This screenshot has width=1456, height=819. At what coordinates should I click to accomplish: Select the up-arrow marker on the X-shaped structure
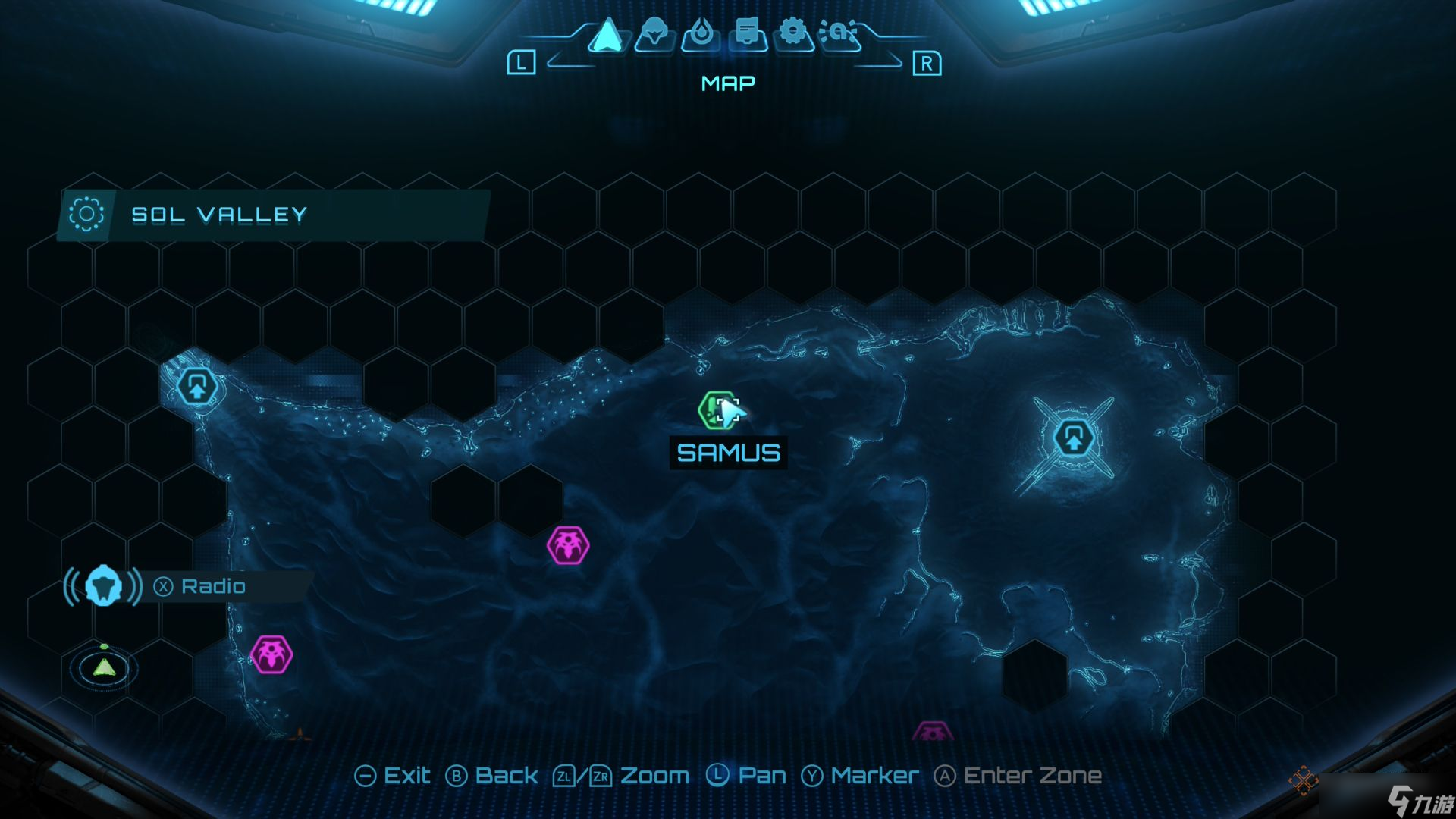click(1072, 438)
